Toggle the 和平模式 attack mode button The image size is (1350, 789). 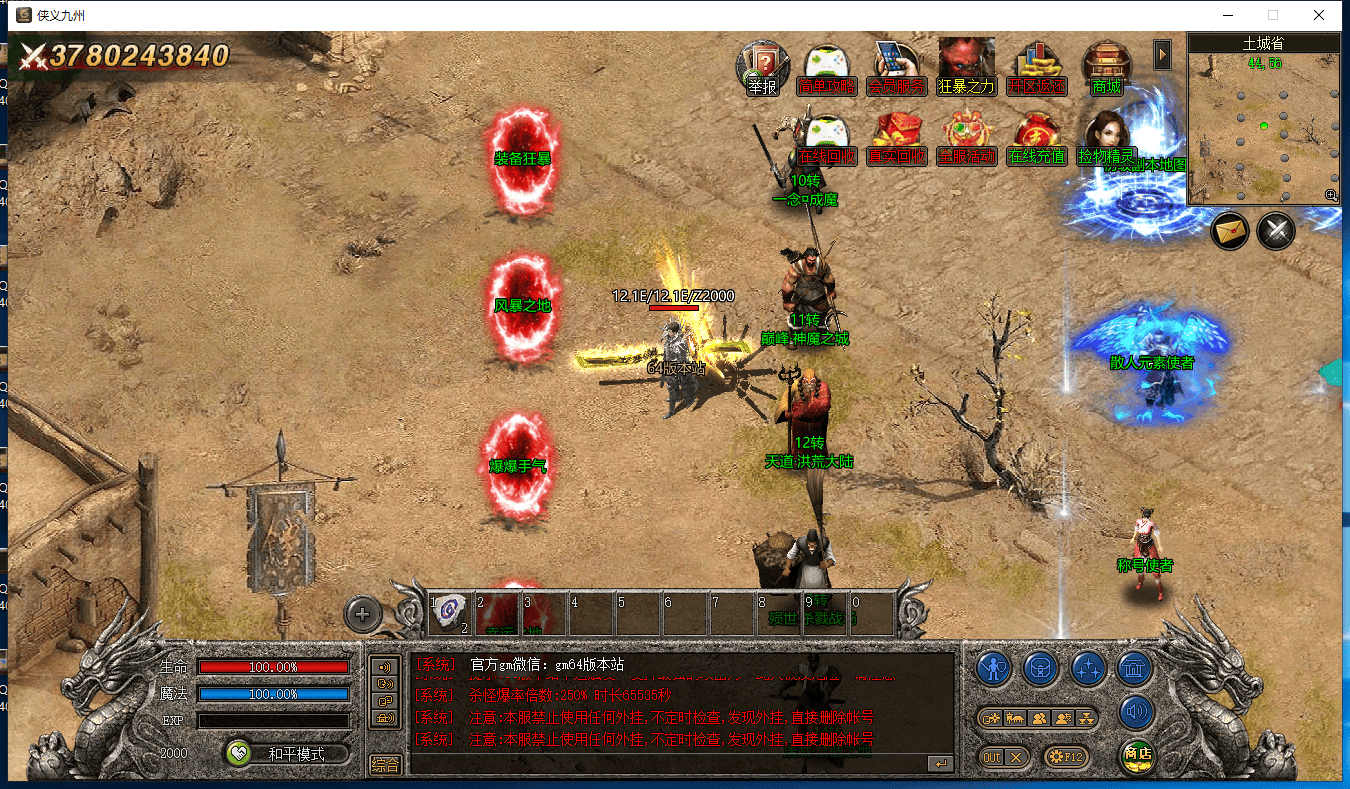287,754
